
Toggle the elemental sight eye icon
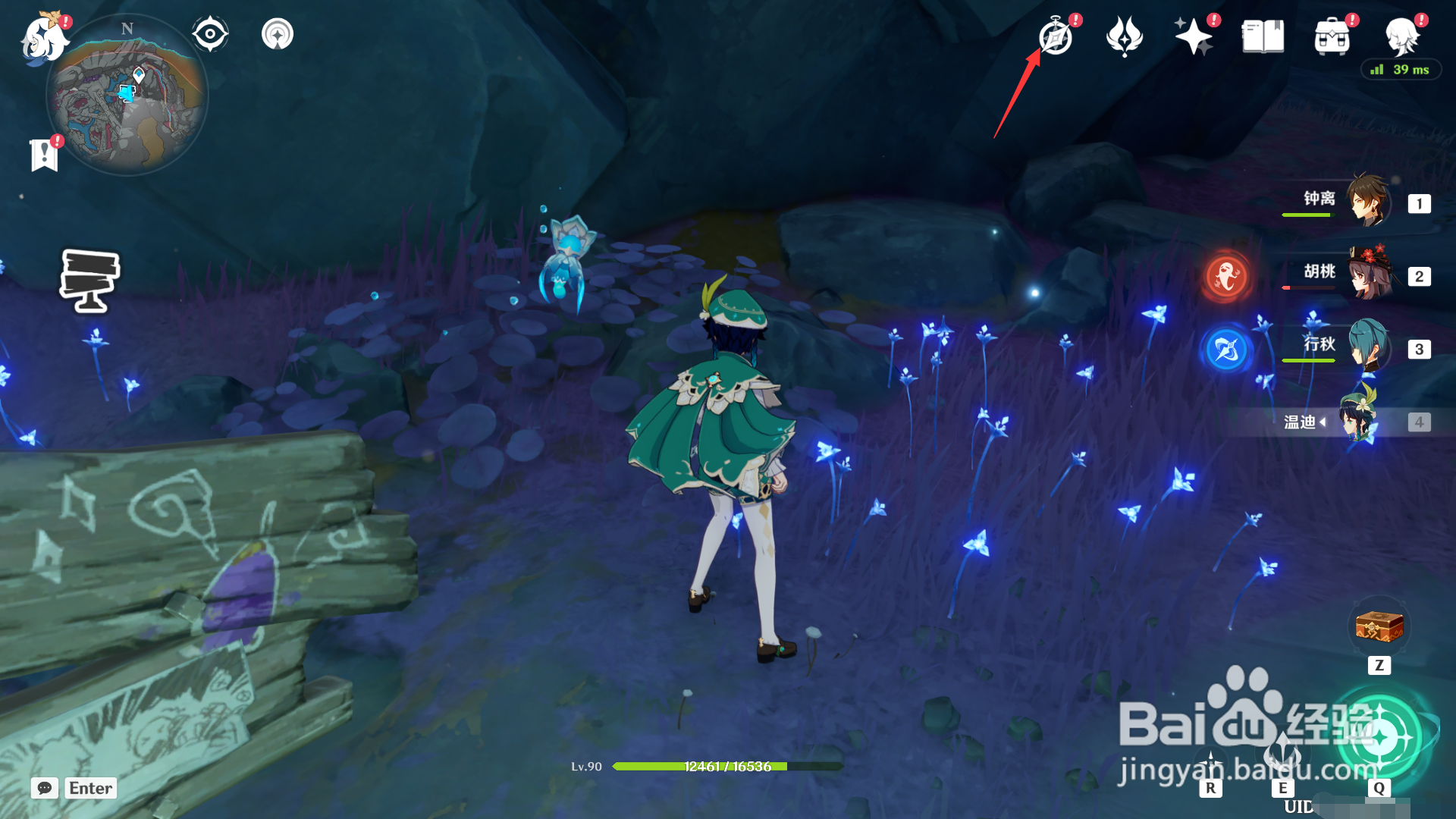210,34
